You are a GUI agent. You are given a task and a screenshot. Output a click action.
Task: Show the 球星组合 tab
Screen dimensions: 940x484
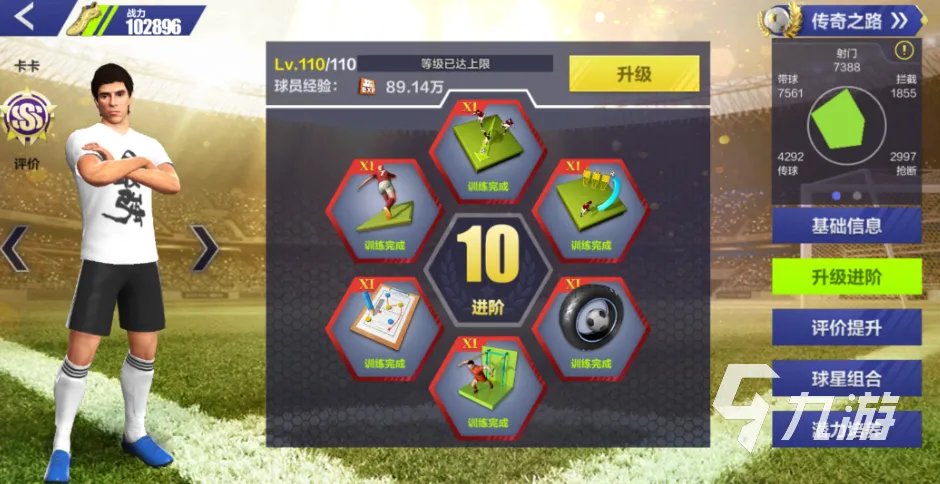(x=846, y=378)
